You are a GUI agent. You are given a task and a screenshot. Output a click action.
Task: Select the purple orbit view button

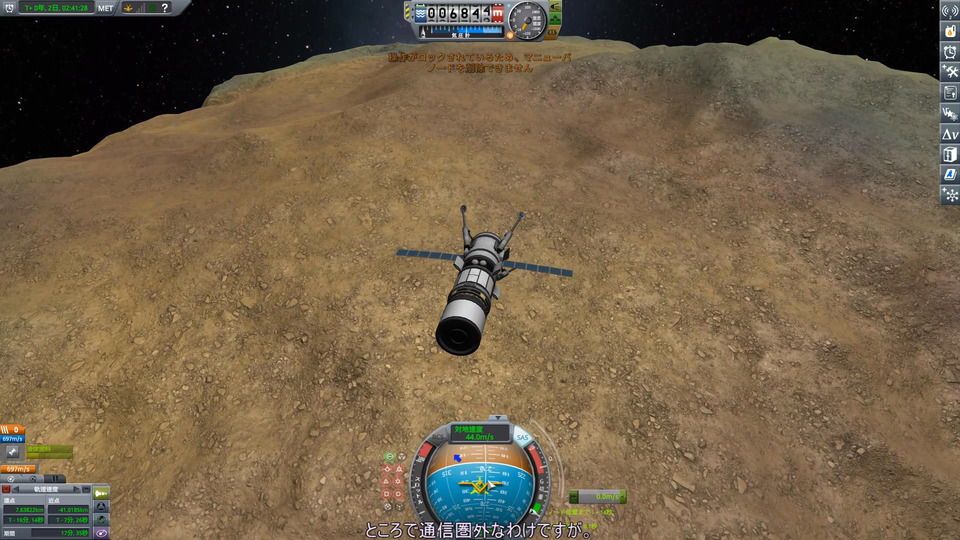(103, 533)
